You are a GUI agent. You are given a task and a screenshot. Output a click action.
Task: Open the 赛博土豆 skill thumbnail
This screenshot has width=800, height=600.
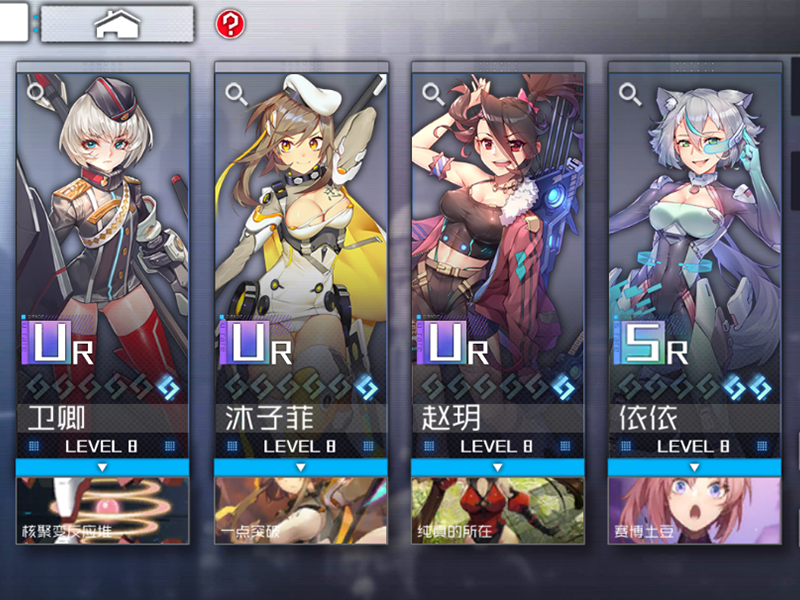click(694, 510)
